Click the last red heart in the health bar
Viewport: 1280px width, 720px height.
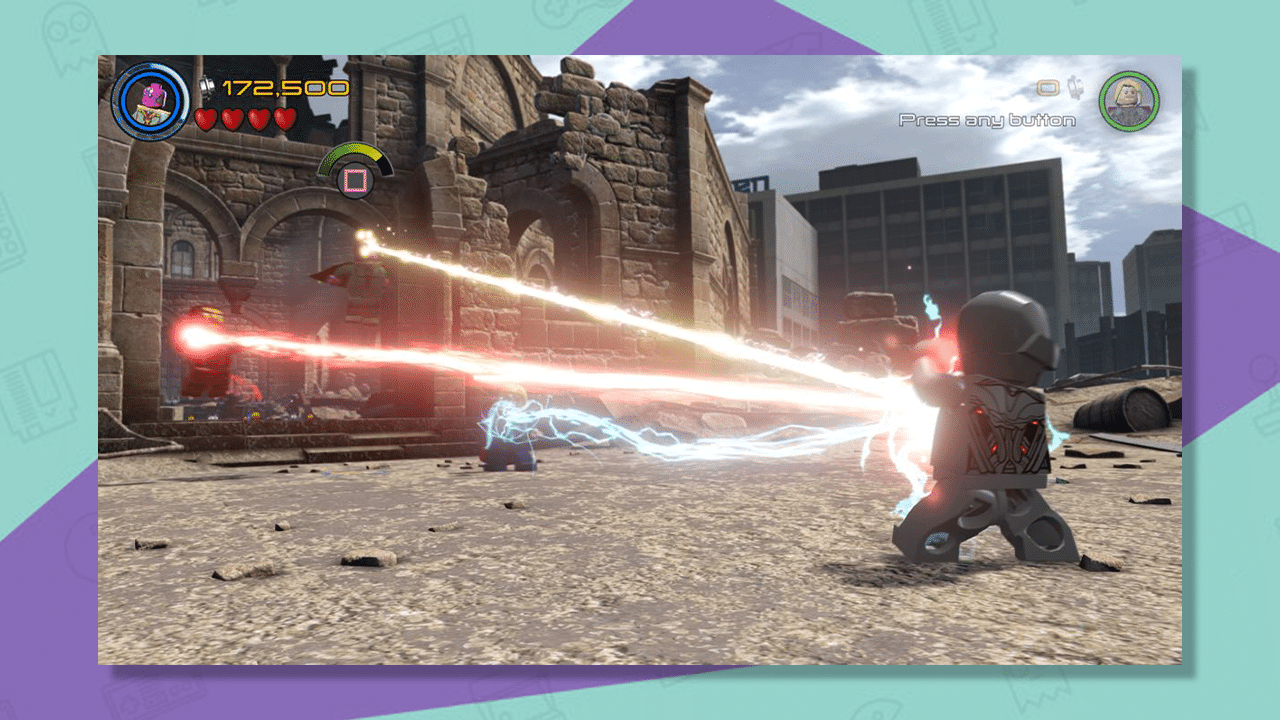(285, 117)
